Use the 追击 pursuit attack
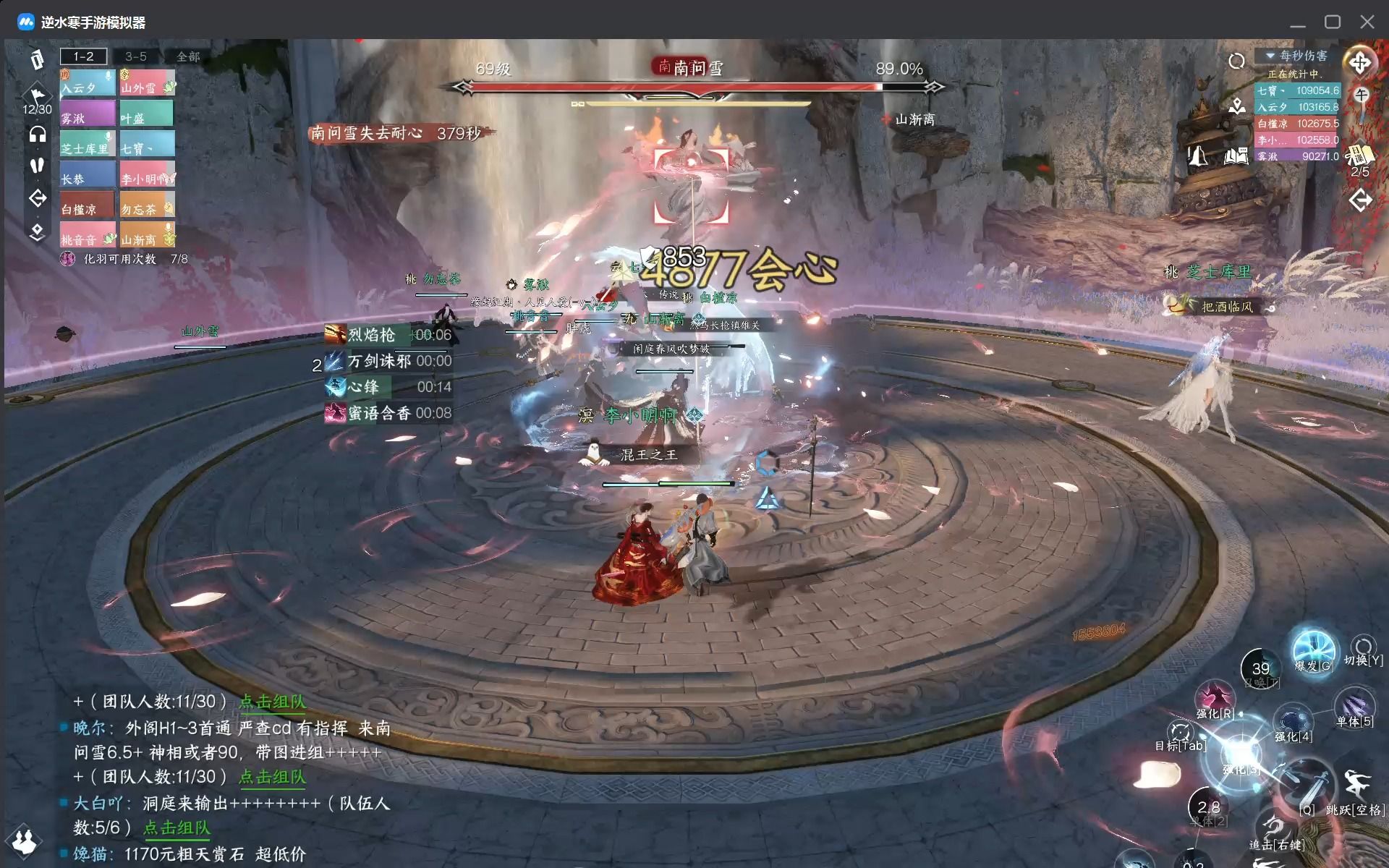Viewport: 1389px width, 868px height. click(1276, 830)
